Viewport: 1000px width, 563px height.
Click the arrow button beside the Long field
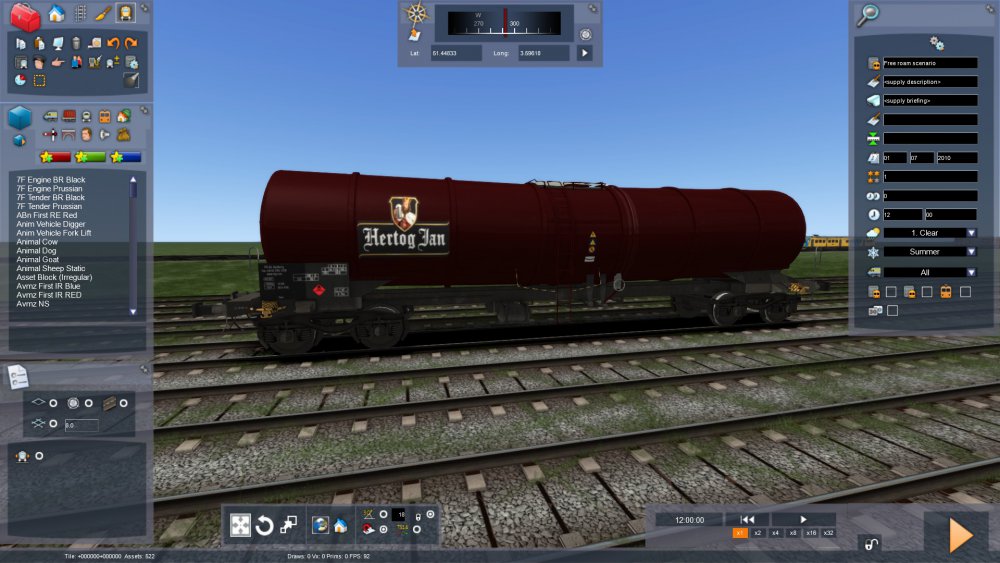[585, 53]
